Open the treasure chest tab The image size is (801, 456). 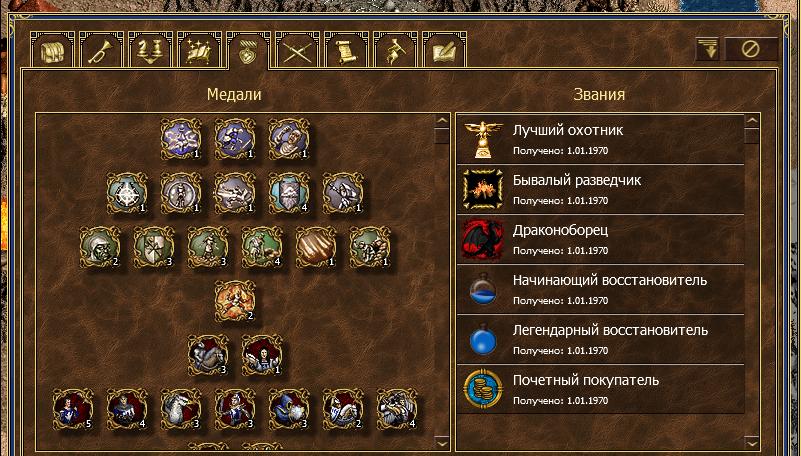click(x=53, y=50)
